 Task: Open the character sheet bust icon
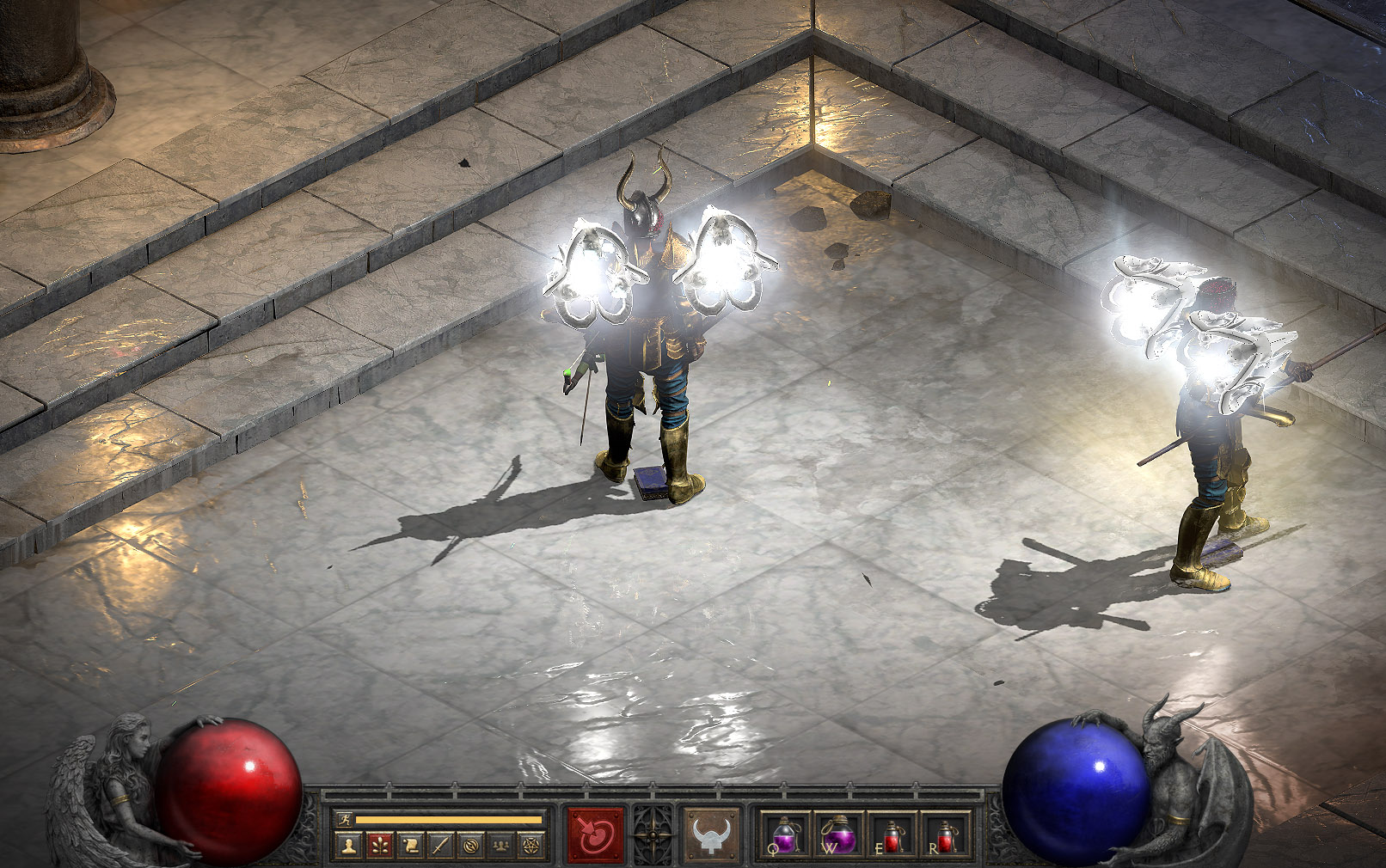tap(348, 847)
